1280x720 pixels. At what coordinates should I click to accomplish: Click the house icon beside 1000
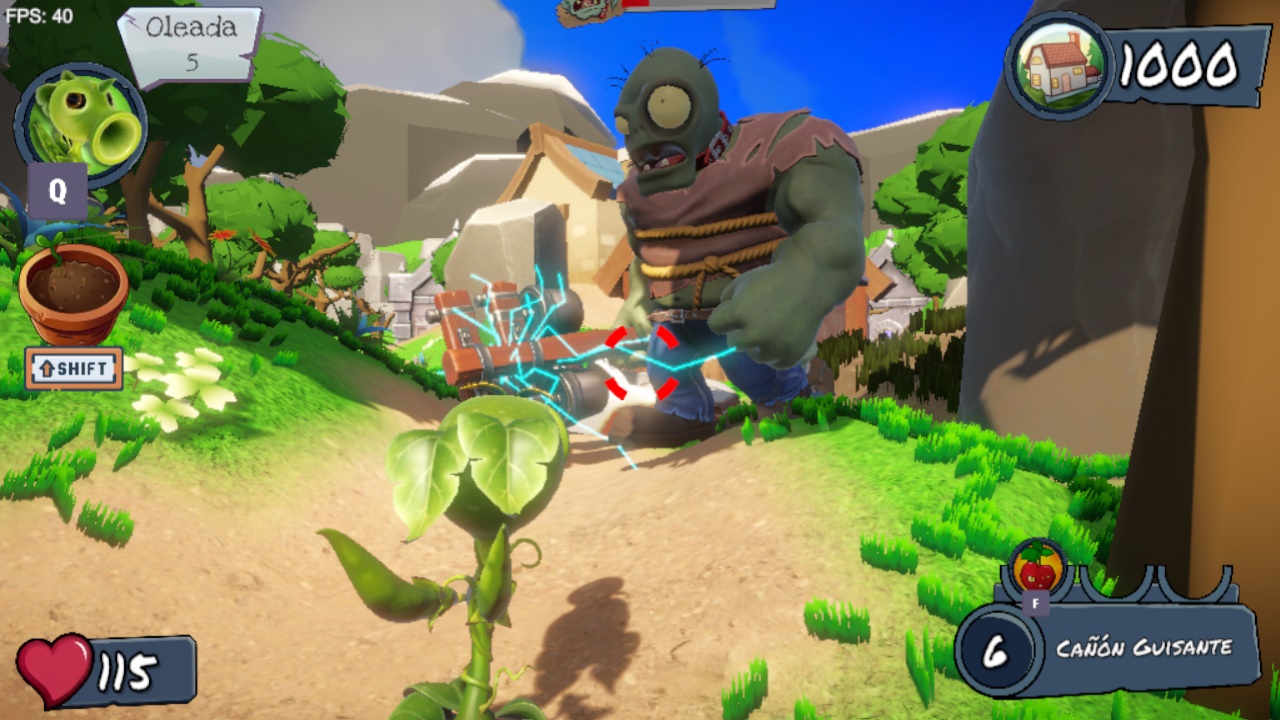1058,64
